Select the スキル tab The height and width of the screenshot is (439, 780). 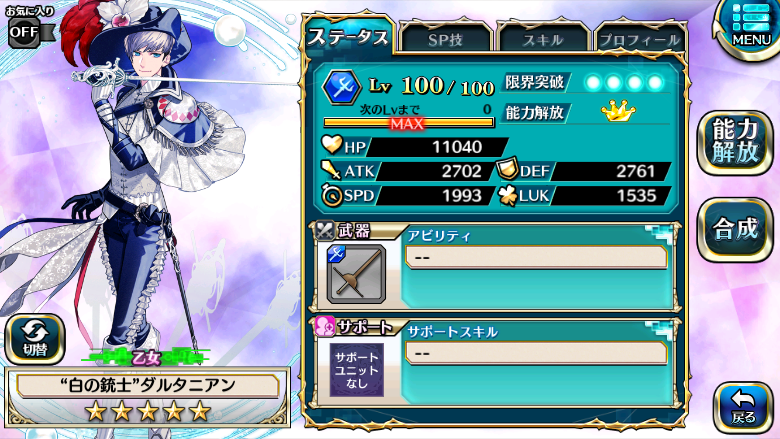(x=542, y=39)
